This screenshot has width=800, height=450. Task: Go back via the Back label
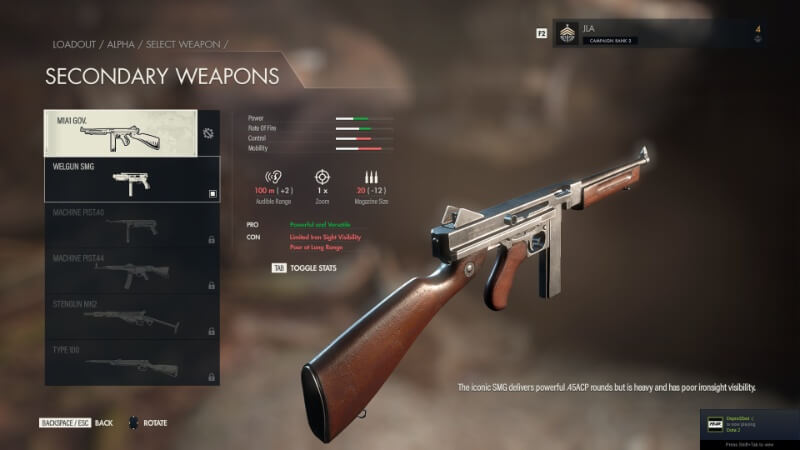point(104,423)
